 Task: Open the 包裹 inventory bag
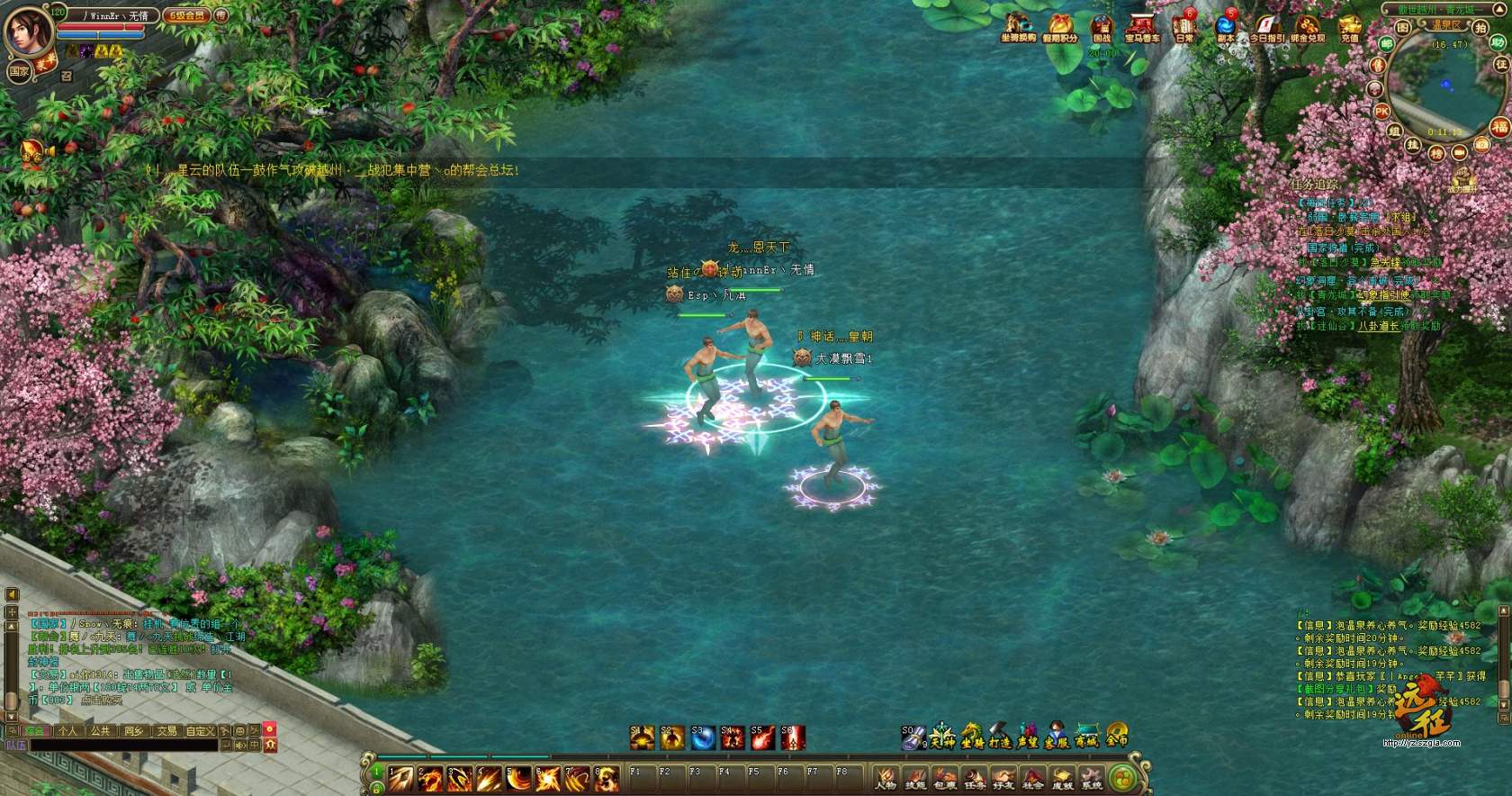coord(945,778)
